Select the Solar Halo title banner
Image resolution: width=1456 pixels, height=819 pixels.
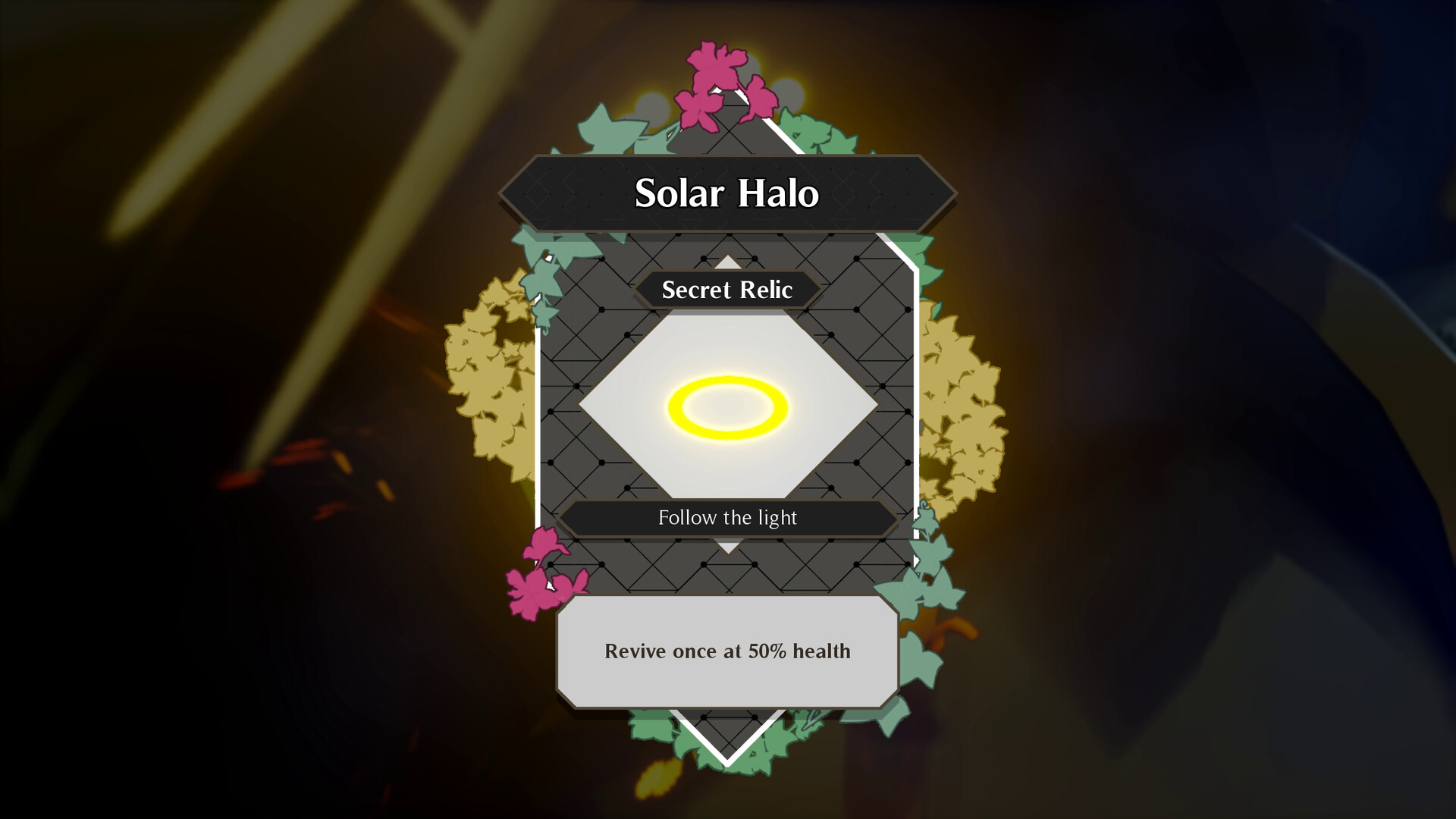pos(726,195)
